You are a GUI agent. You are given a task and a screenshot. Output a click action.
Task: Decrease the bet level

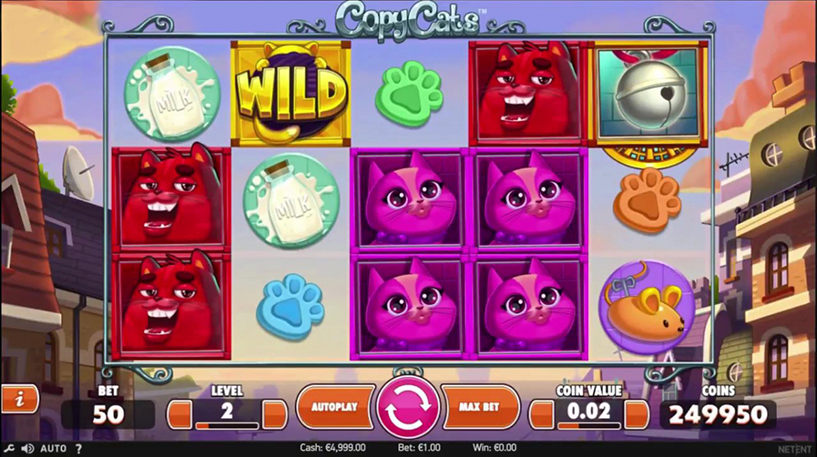[x=179, y=414]
